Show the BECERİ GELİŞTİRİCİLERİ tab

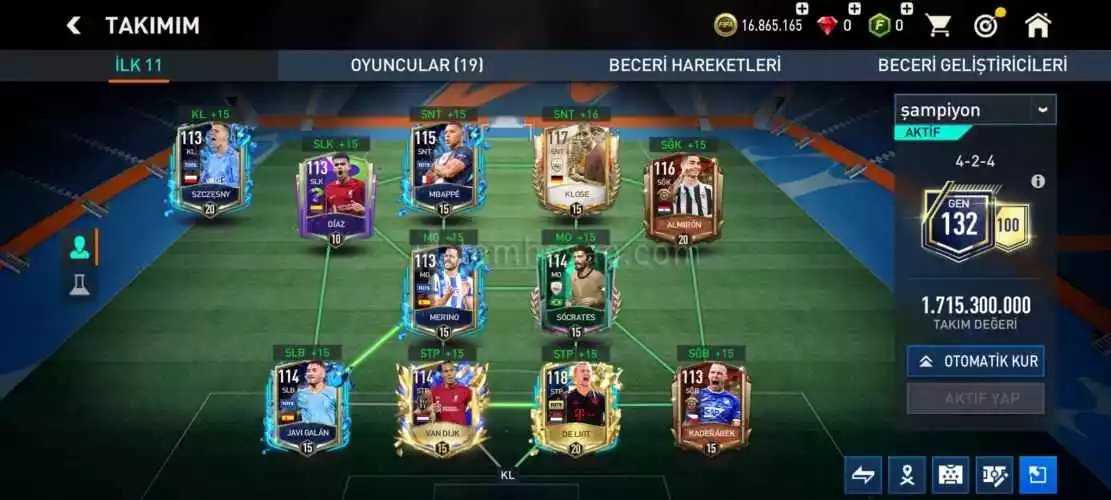tap(972, 65)
